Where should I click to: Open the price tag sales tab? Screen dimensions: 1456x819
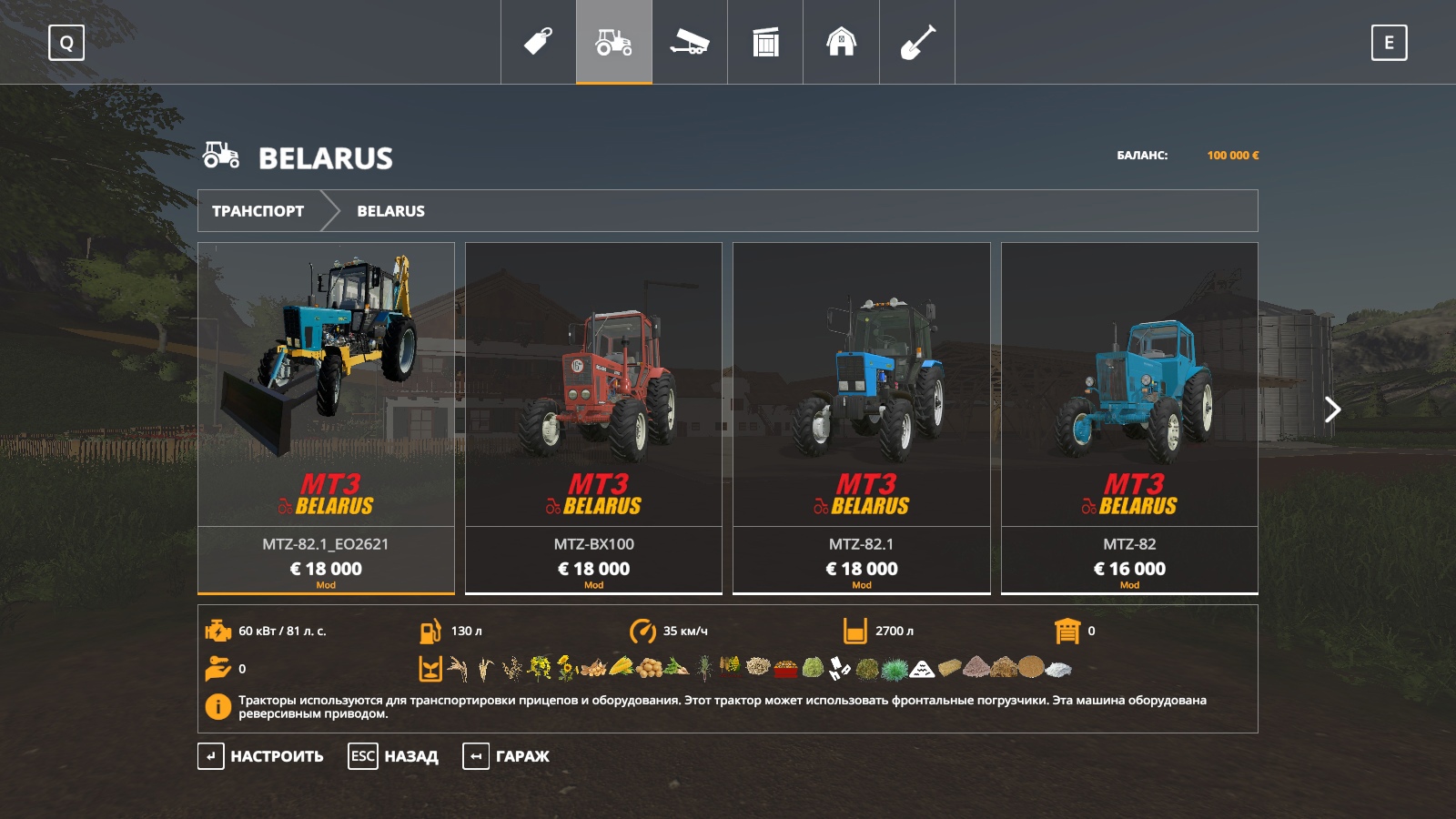[x=538, y=42]
